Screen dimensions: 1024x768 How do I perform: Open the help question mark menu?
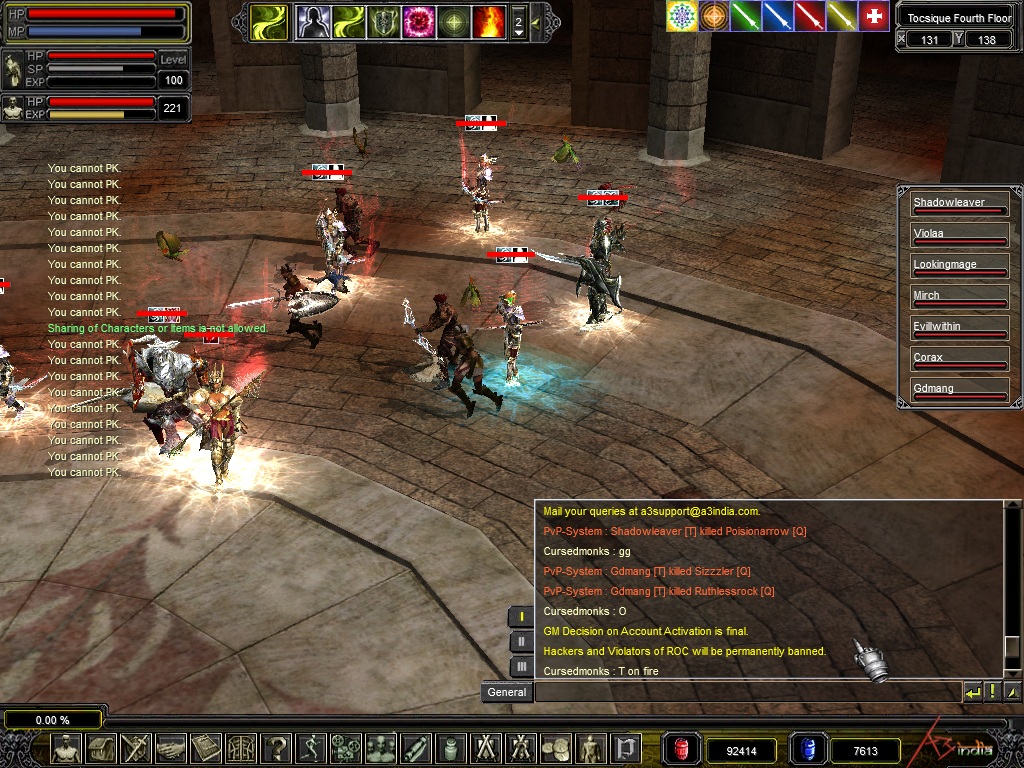[277, 748]
